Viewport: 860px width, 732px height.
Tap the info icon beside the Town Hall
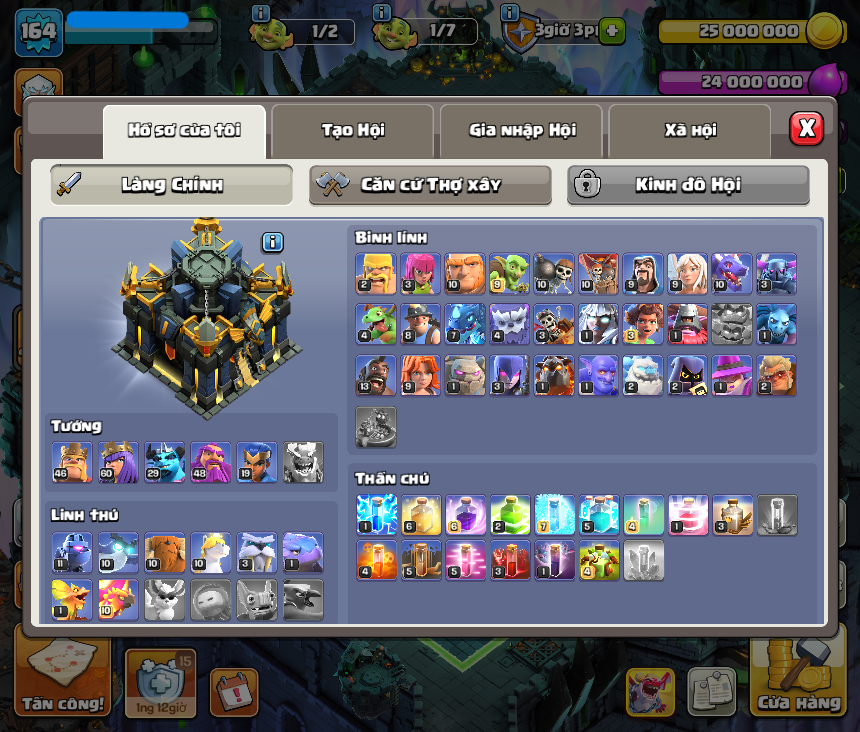[x=273, y=242]
